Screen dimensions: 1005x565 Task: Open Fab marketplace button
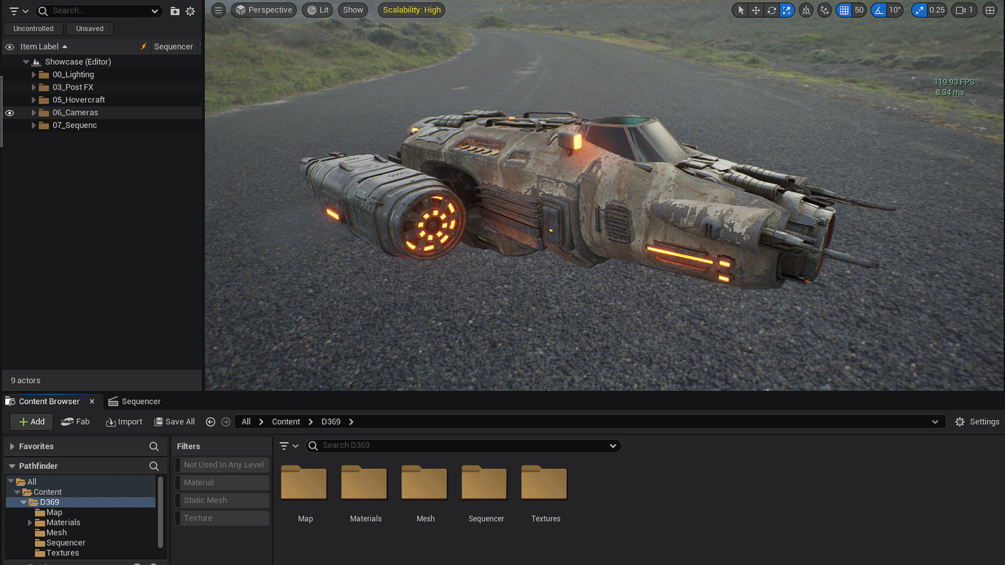[76, 422]
